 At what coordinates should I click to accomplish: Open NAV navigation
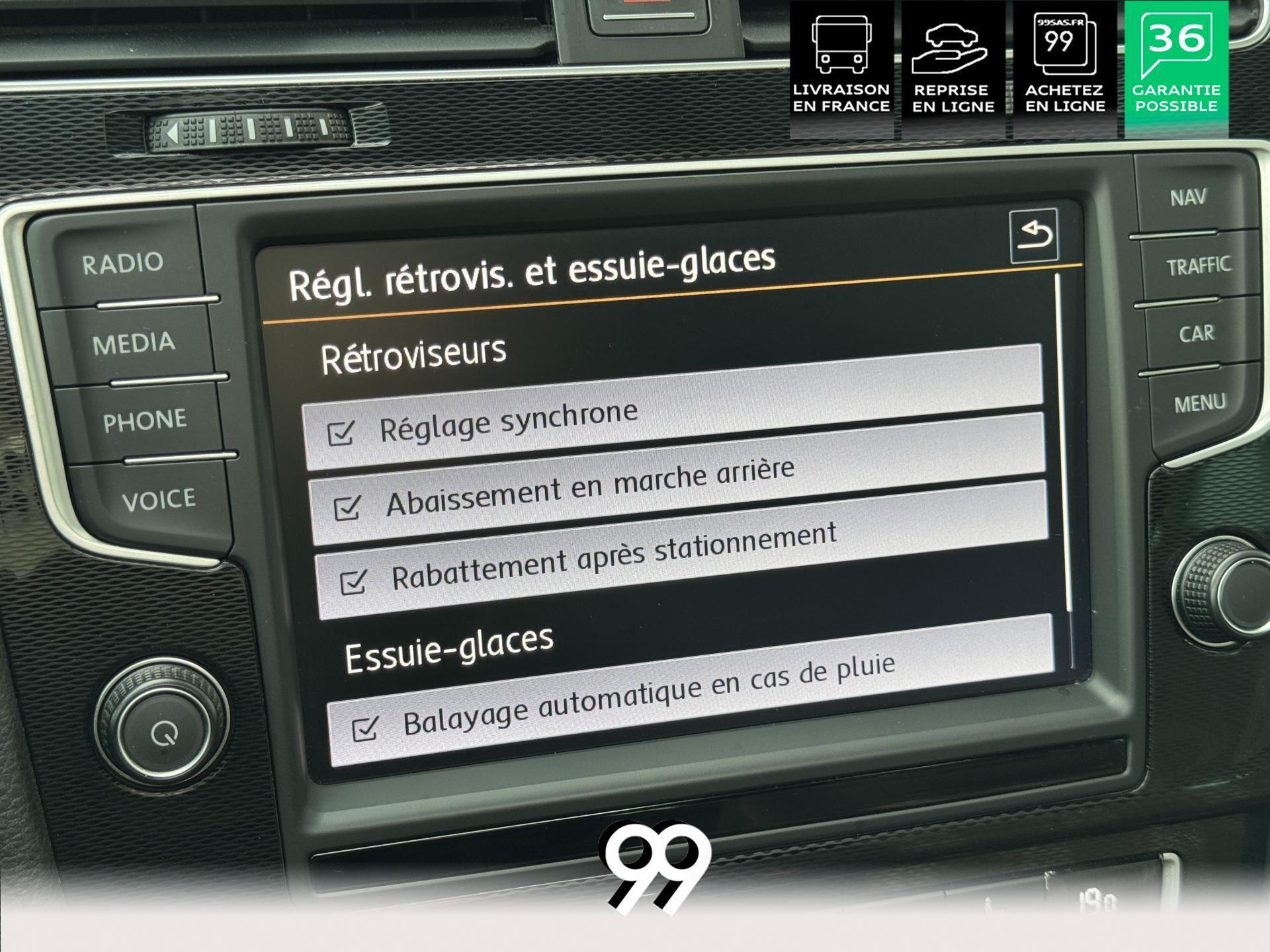[1187, 198]
